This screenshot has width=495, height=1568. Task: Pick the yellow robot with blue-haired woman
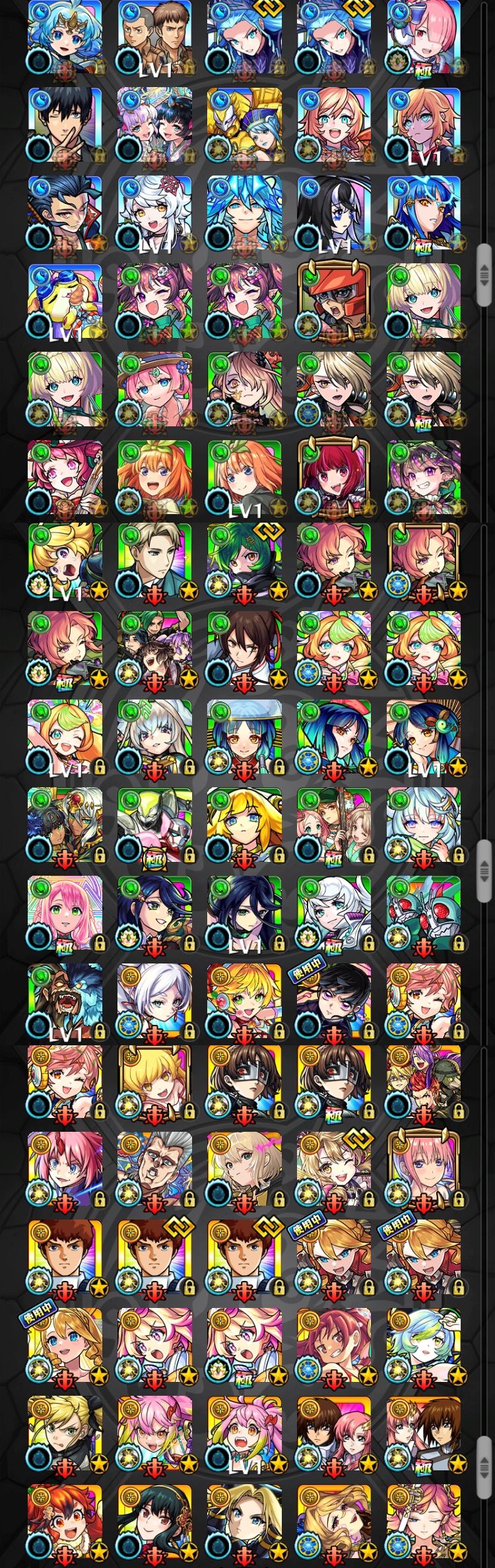coord(244,124)
